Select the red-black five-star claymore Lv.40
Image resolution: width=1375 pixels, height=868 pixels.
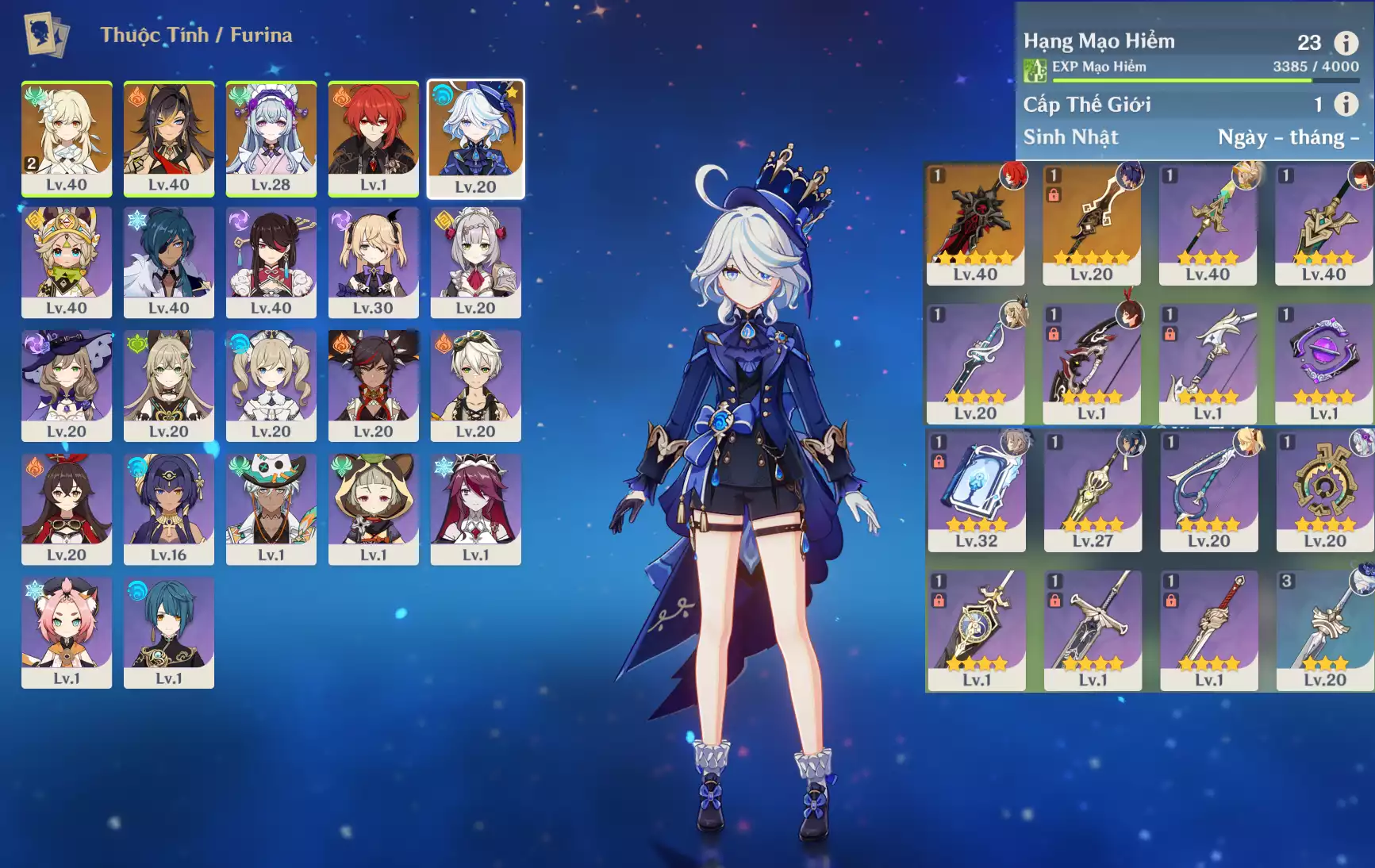pos(975,225)
